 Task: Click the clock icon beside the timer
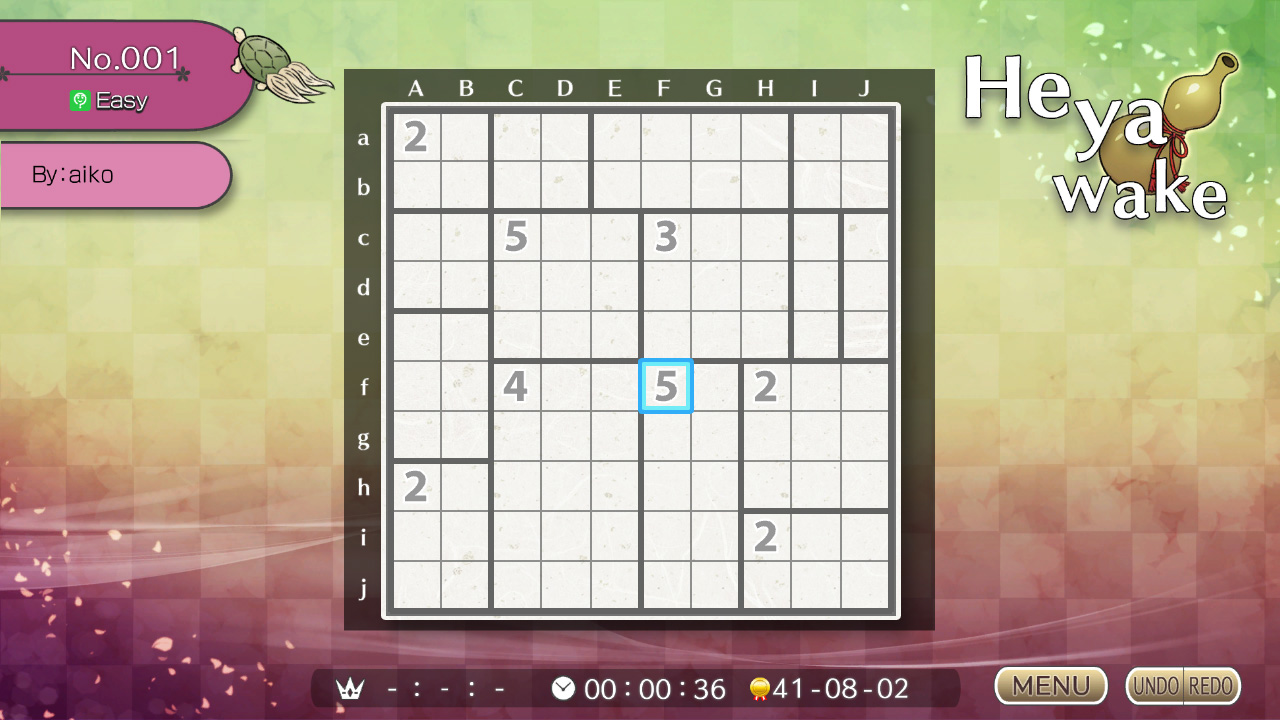[x=563, y=688]
